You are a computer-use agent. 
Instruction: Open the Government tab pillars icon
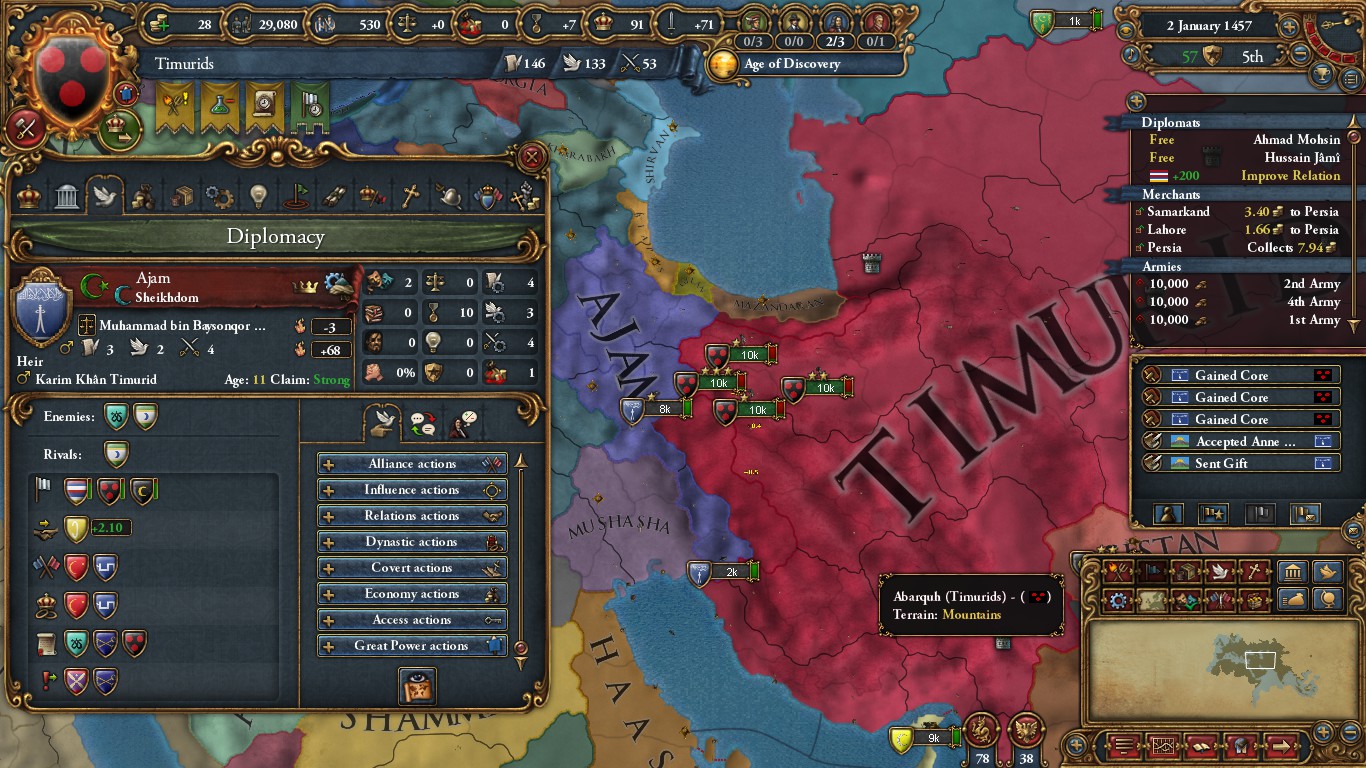[66, 196]
